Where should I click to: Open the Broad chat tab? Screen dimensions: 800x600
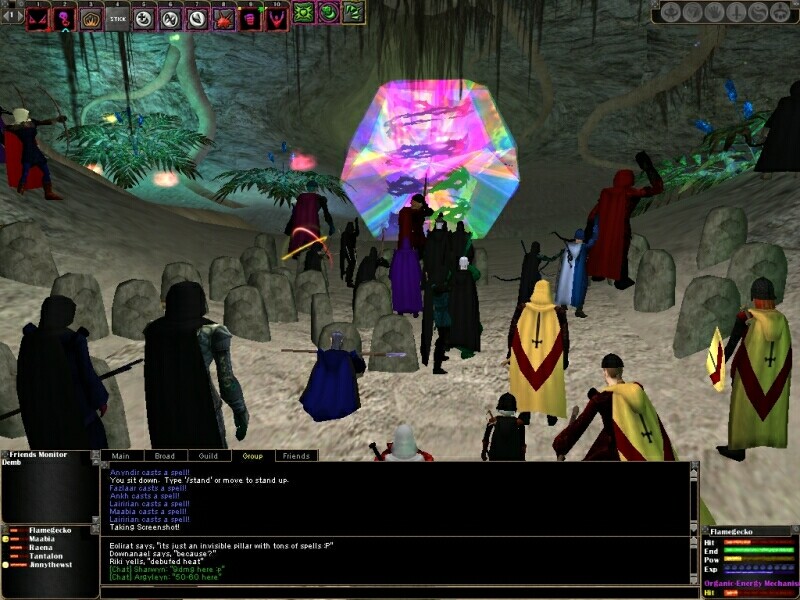click(x=164, y=456)
